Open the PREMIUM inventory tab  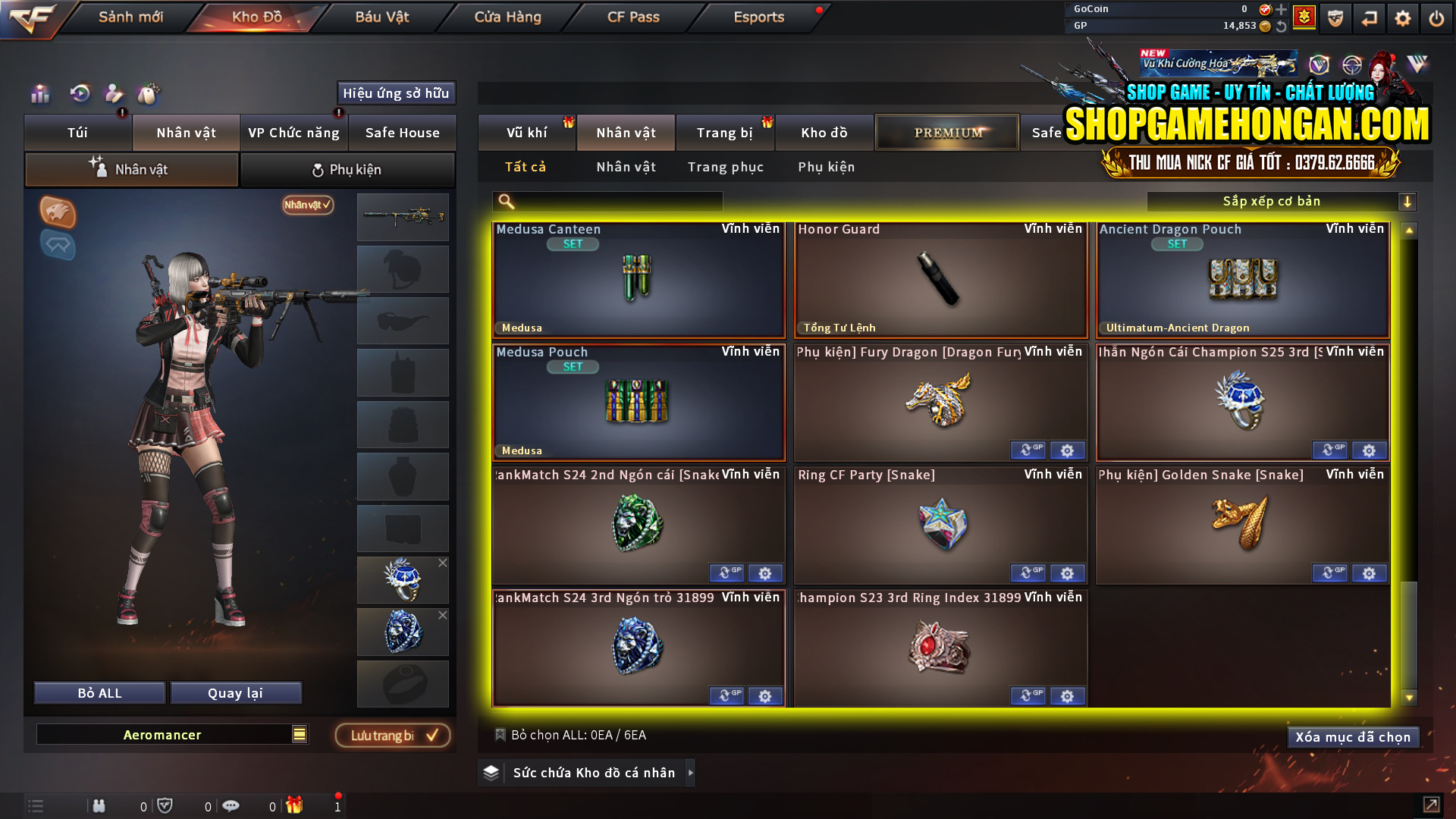(946, 132)
